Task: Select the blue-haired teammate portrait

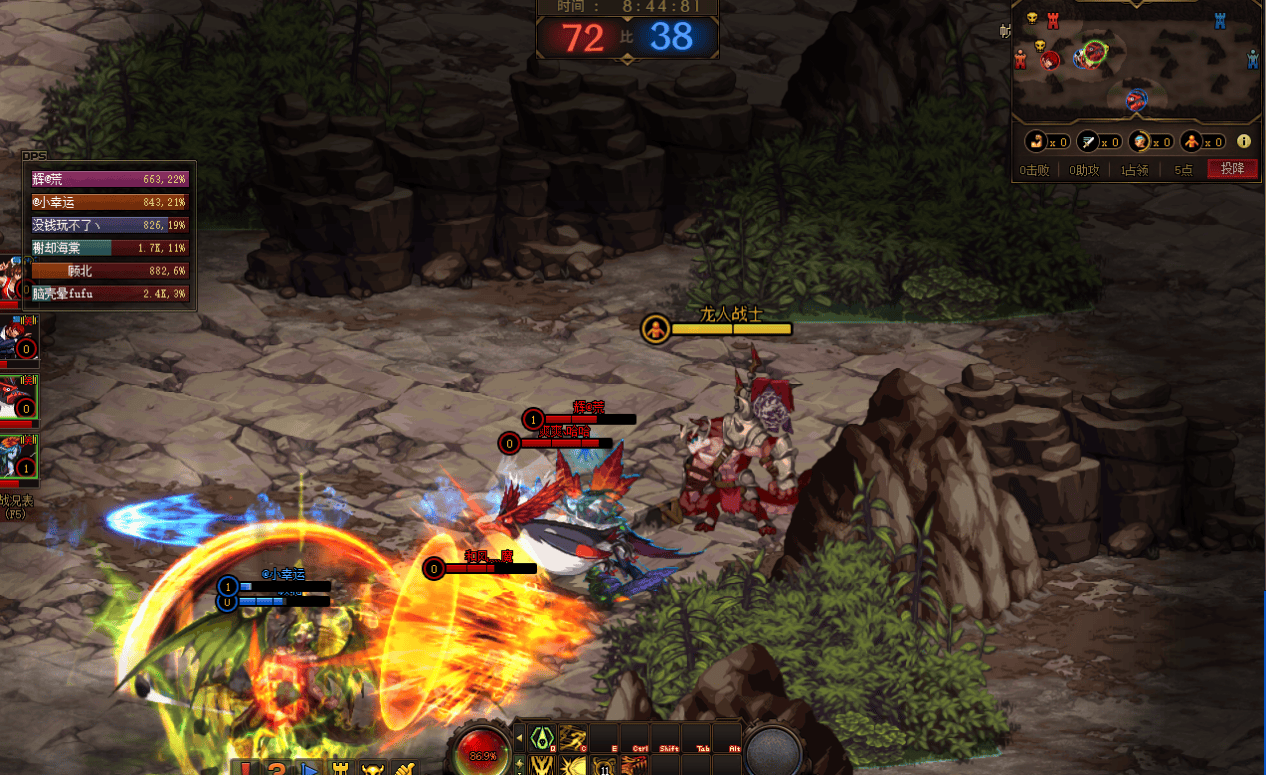Action: coord(19,457)
